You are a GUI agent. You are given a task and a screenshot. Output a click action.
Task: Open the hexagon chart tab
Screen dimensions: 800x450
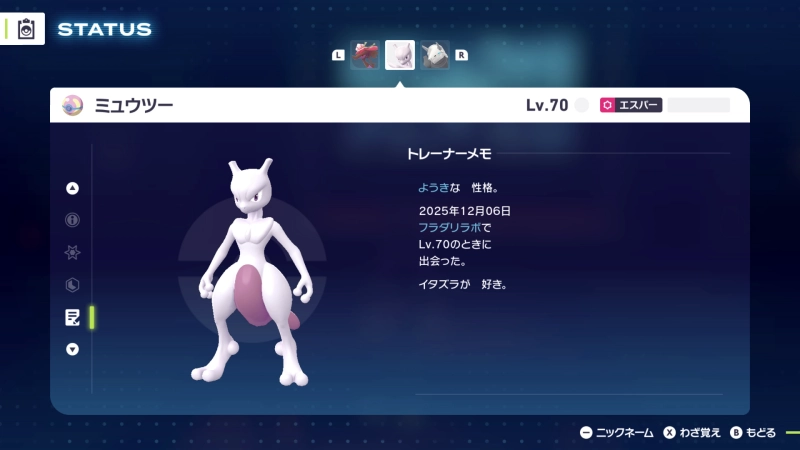click(72, 284)
